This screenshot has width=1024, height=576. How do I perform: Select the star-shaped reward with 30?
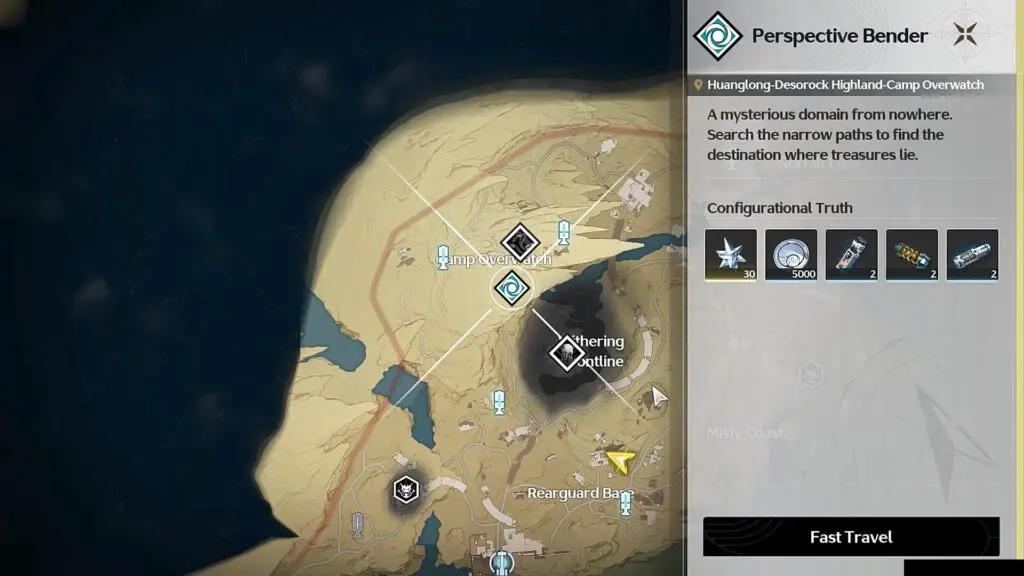tap(731, 254)
